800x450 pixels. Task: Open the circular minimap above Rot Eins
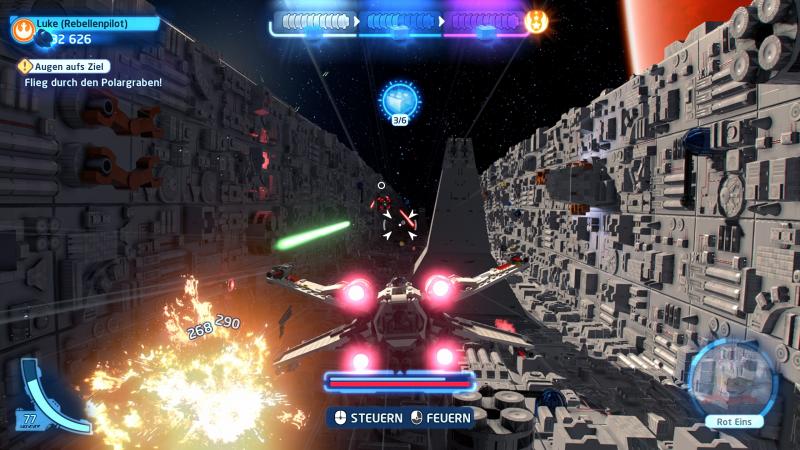click(733, 378)
